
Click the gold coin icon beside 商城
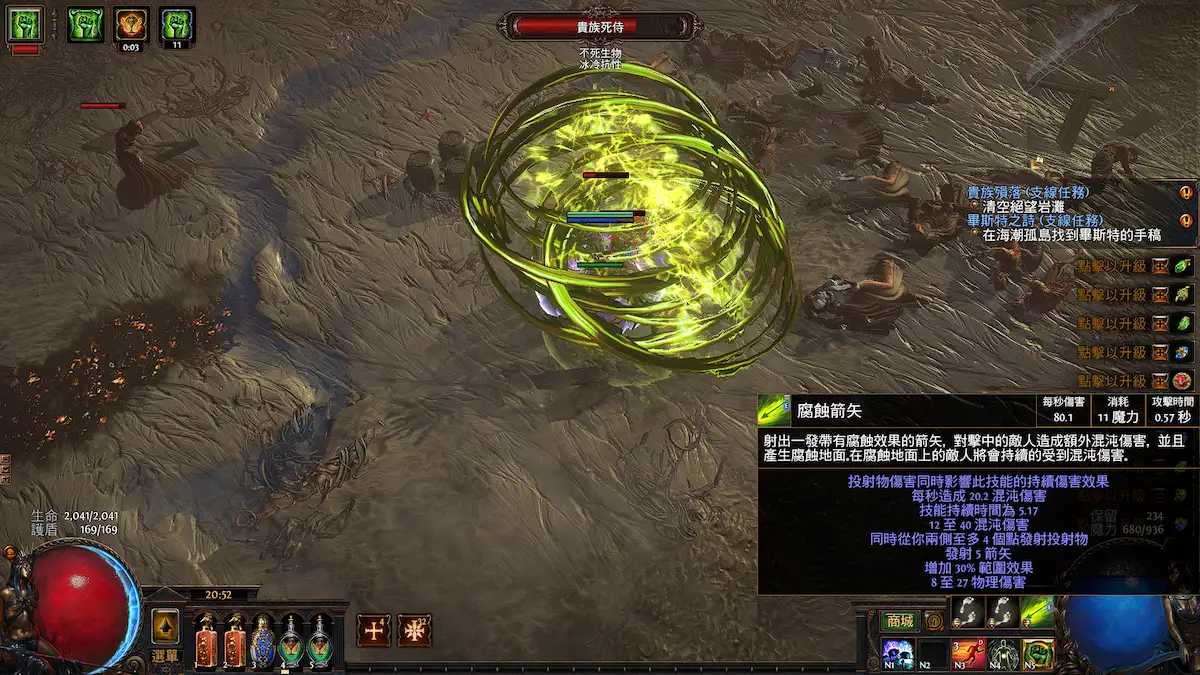[x=934, y=621]
